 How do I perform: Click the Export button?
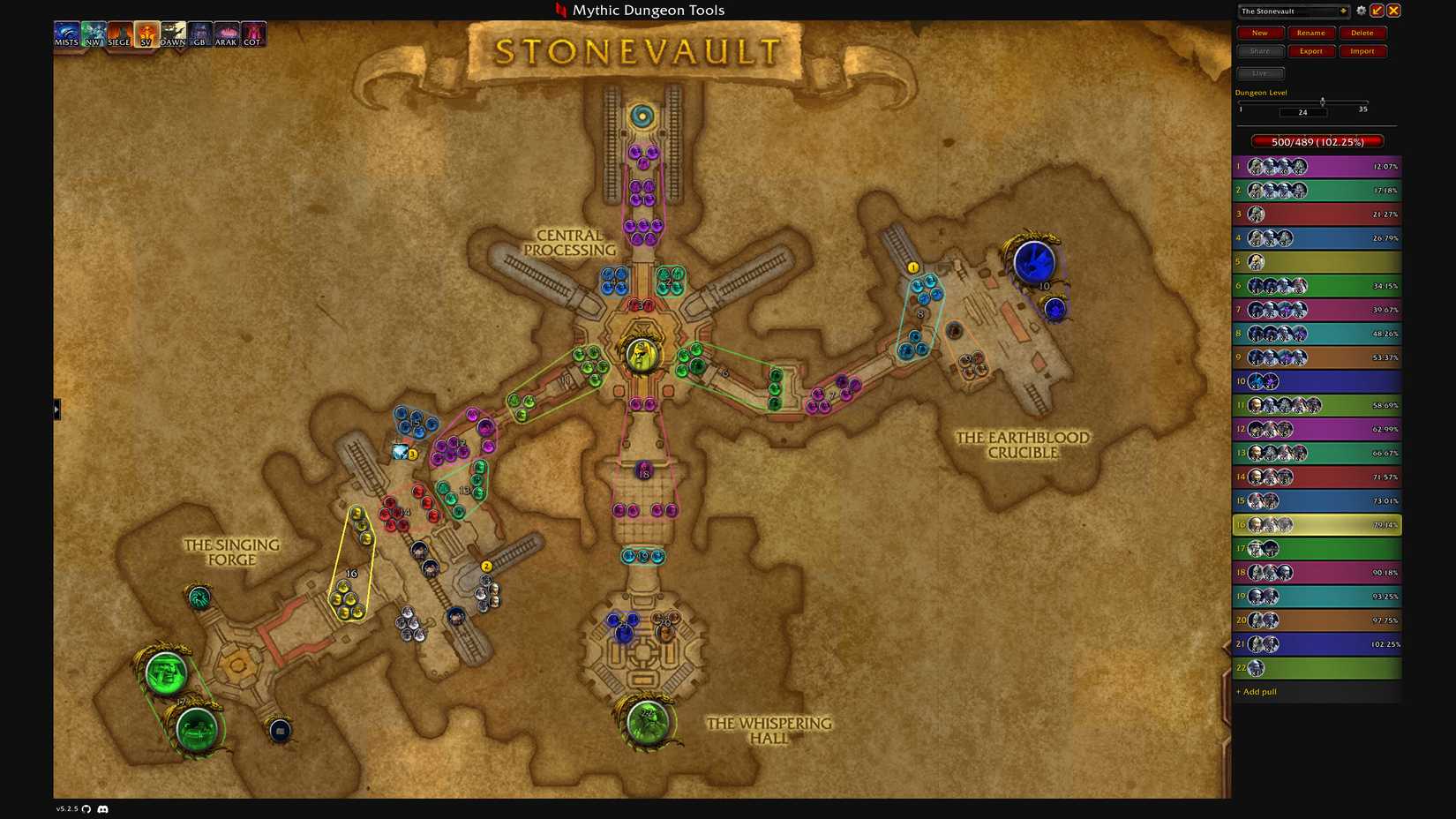[1310, 50]
